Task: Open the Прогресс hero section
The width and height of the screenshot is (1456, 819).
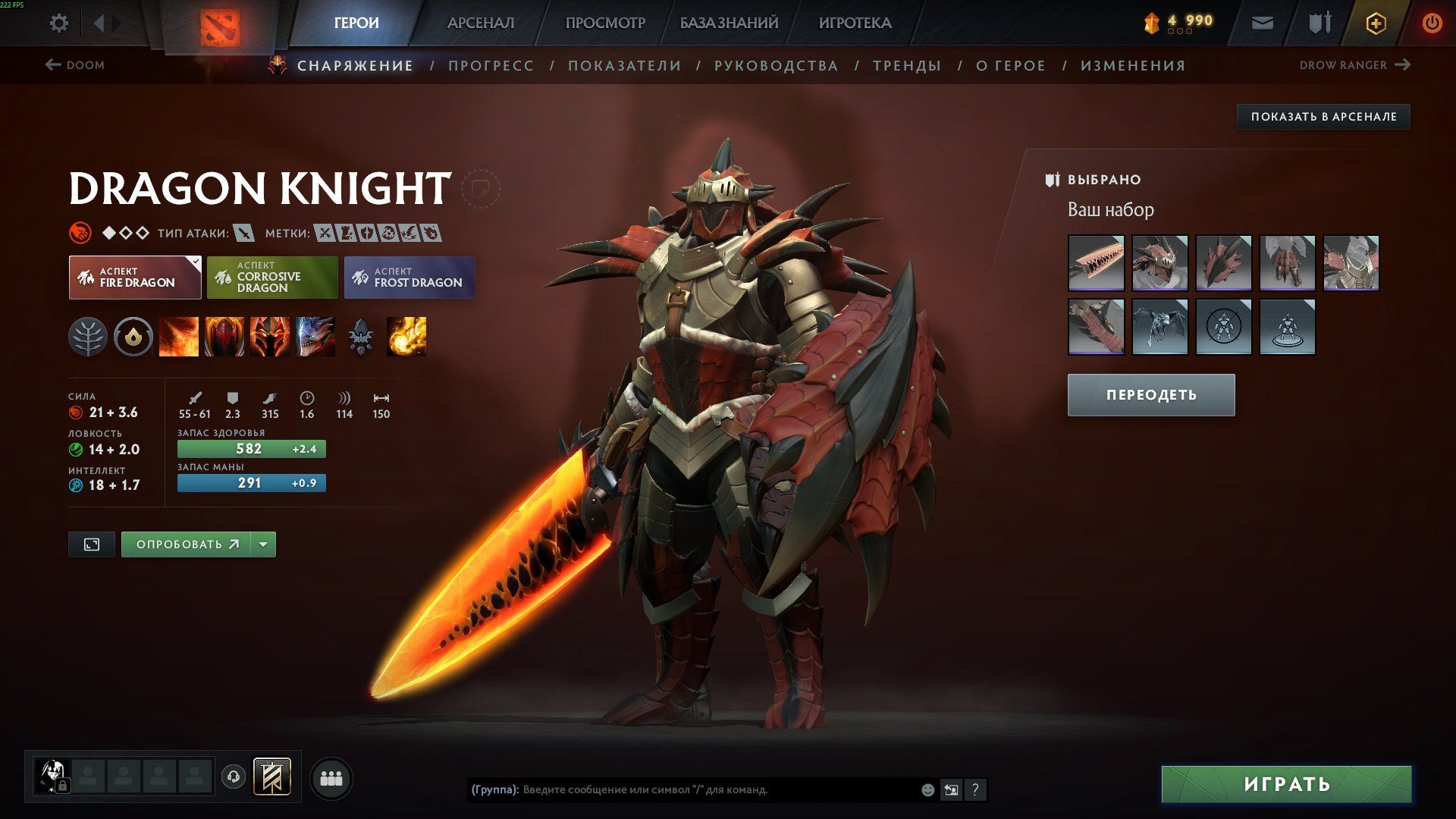Action: click(x=491, y=66)
